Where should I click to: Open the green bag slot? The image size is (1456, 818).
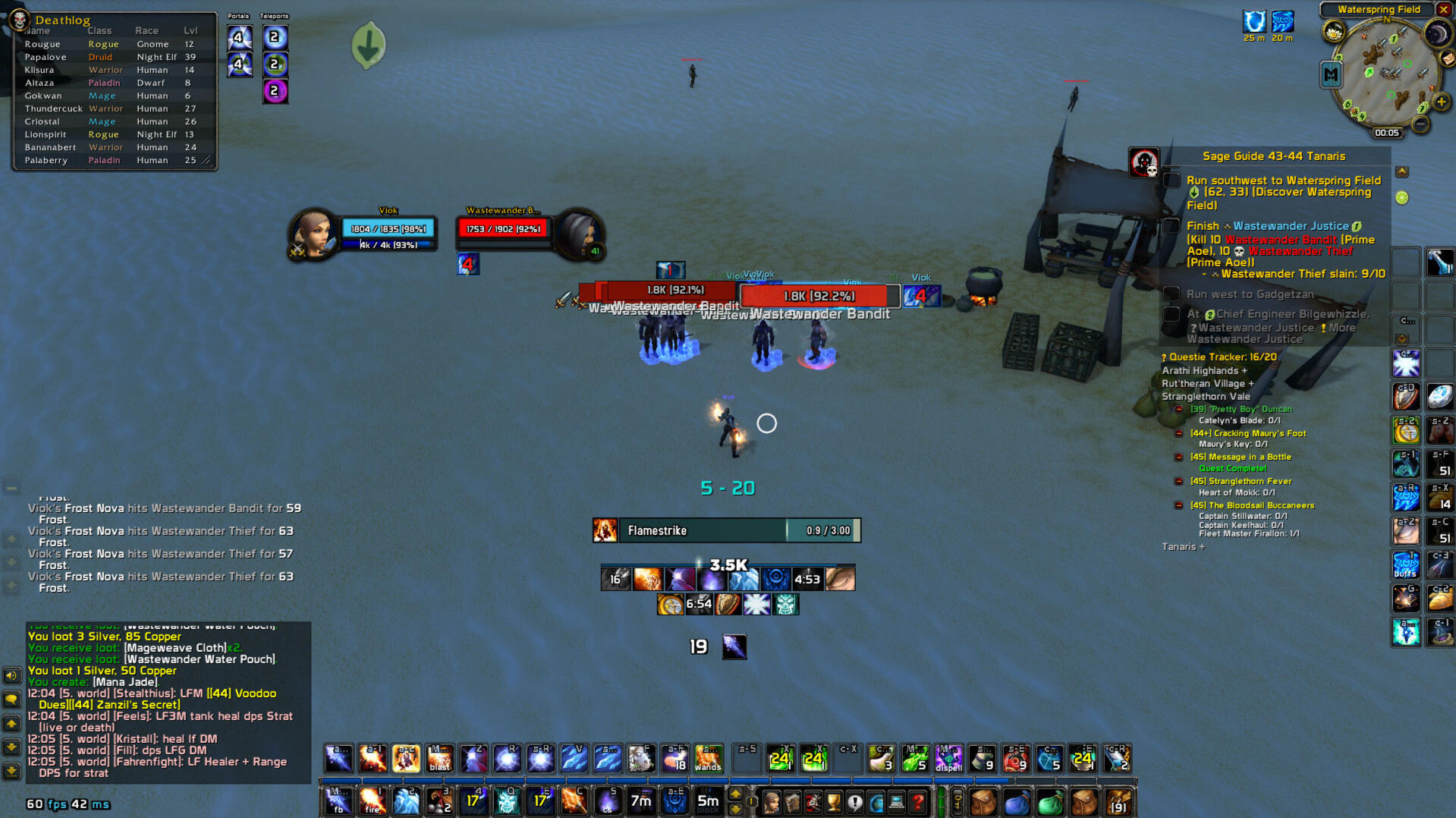(x=1050, y=801)
